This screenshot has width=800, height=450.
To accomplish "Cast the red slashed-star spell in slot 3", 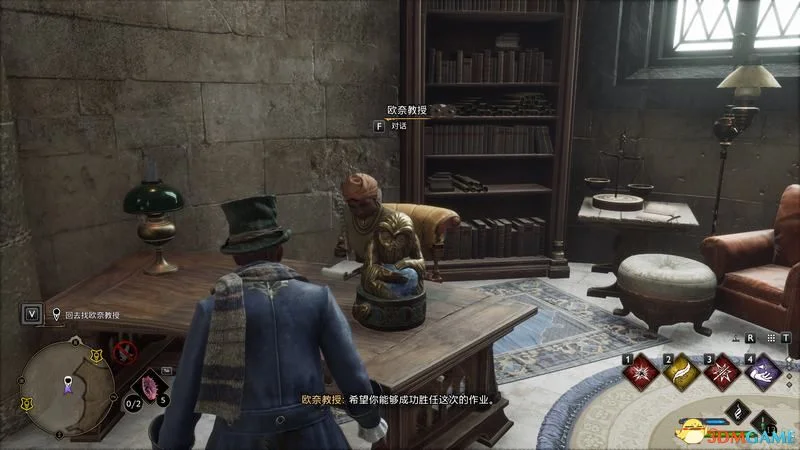I will point(721,373).
